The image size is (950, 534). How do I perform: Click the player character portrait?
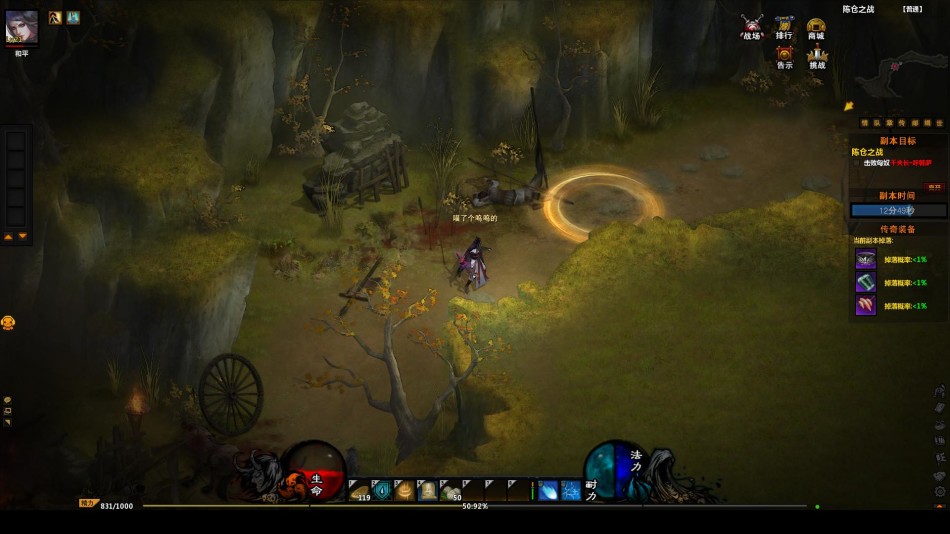tap(22, 27)
